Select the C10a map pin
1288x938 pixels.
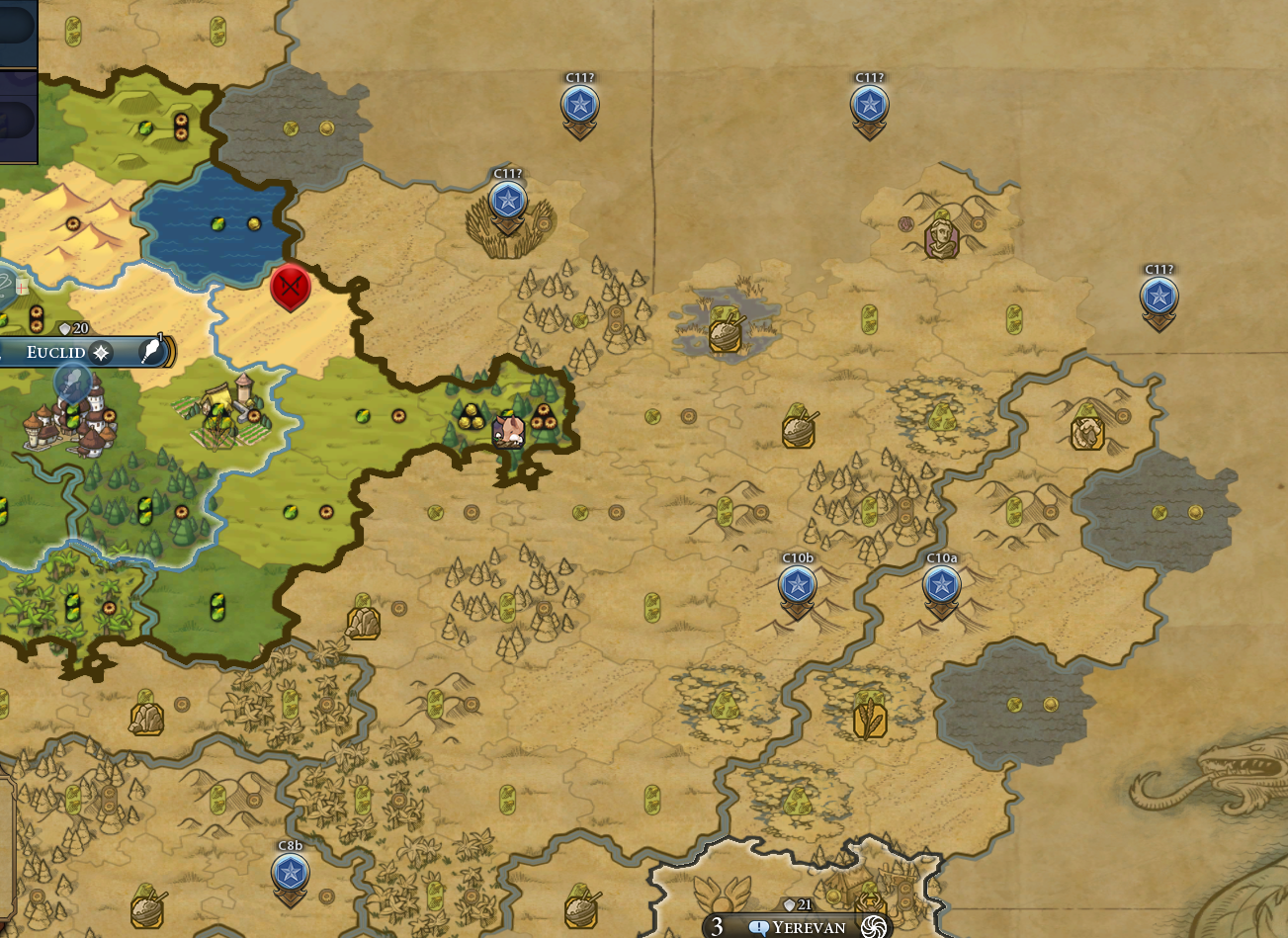click(x=941, y=586)
